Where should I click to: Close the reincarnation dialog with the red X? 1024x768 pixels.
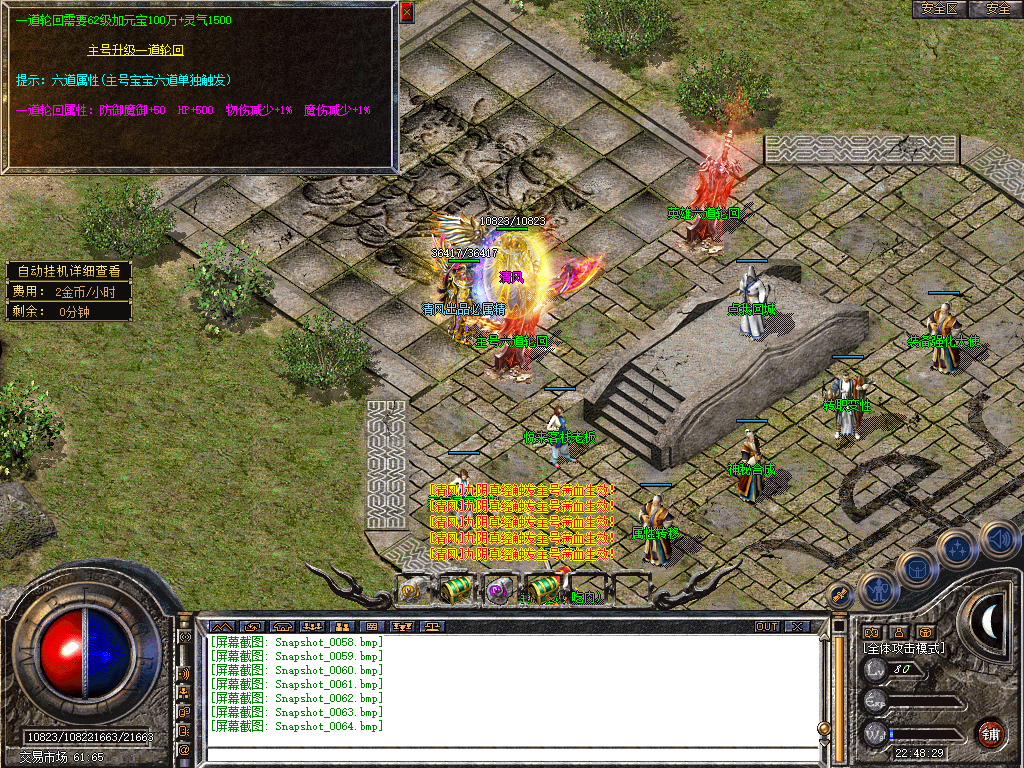pyautogui.click(x=406, y=12)
